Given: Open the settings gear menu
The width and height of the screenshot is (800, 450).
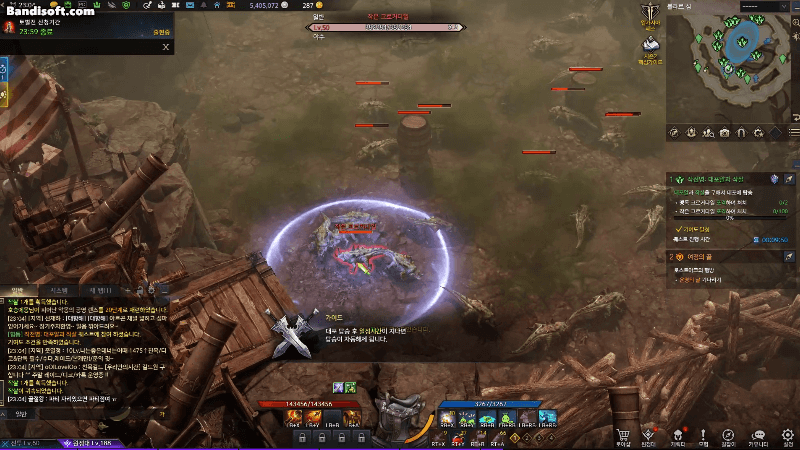Looking at the screenshot, I should pyautogui.click(x=789, y=434).
